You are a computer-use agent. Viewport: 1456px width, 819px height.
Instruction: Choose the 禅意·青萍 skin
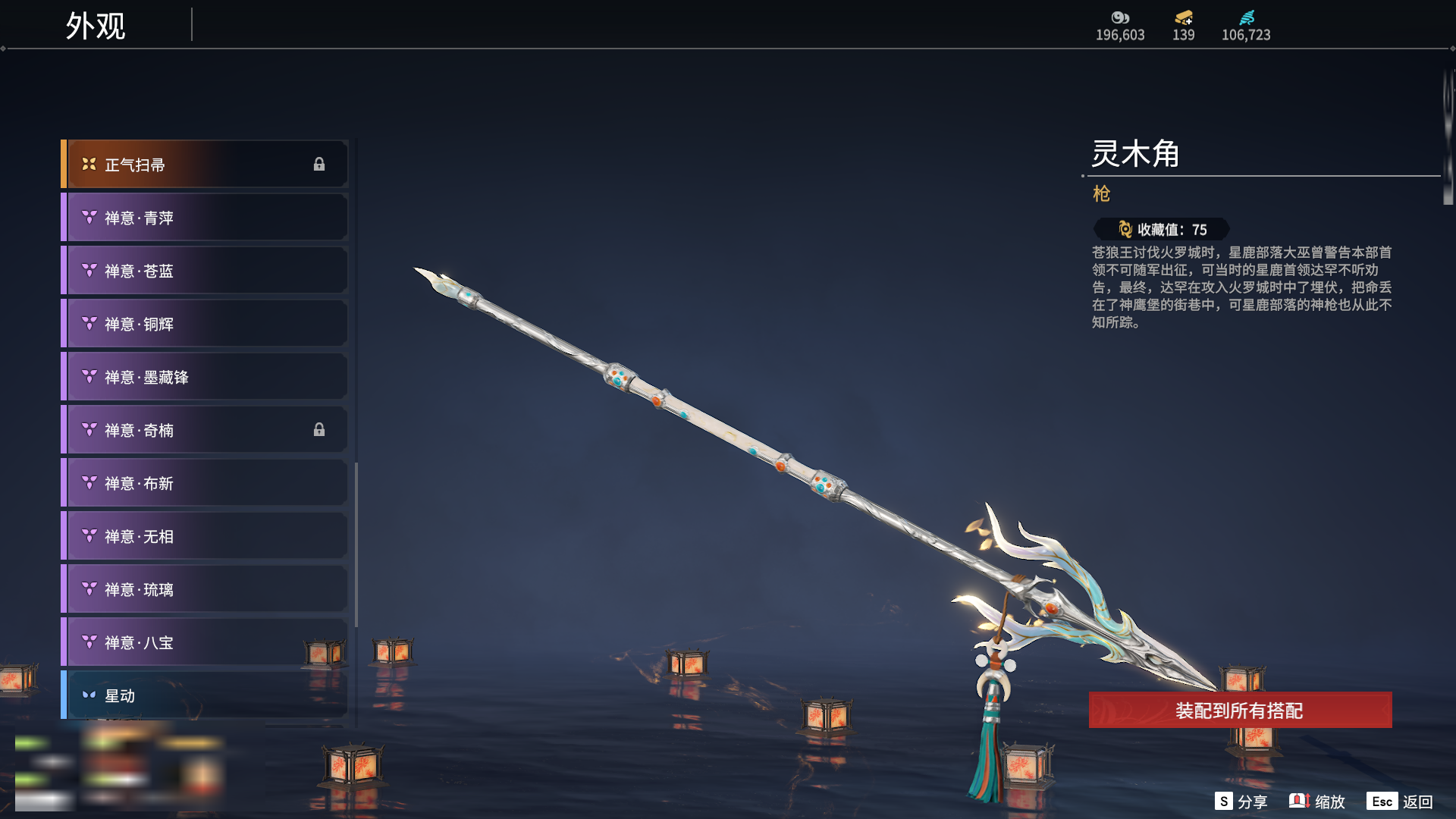coord(205,218)
